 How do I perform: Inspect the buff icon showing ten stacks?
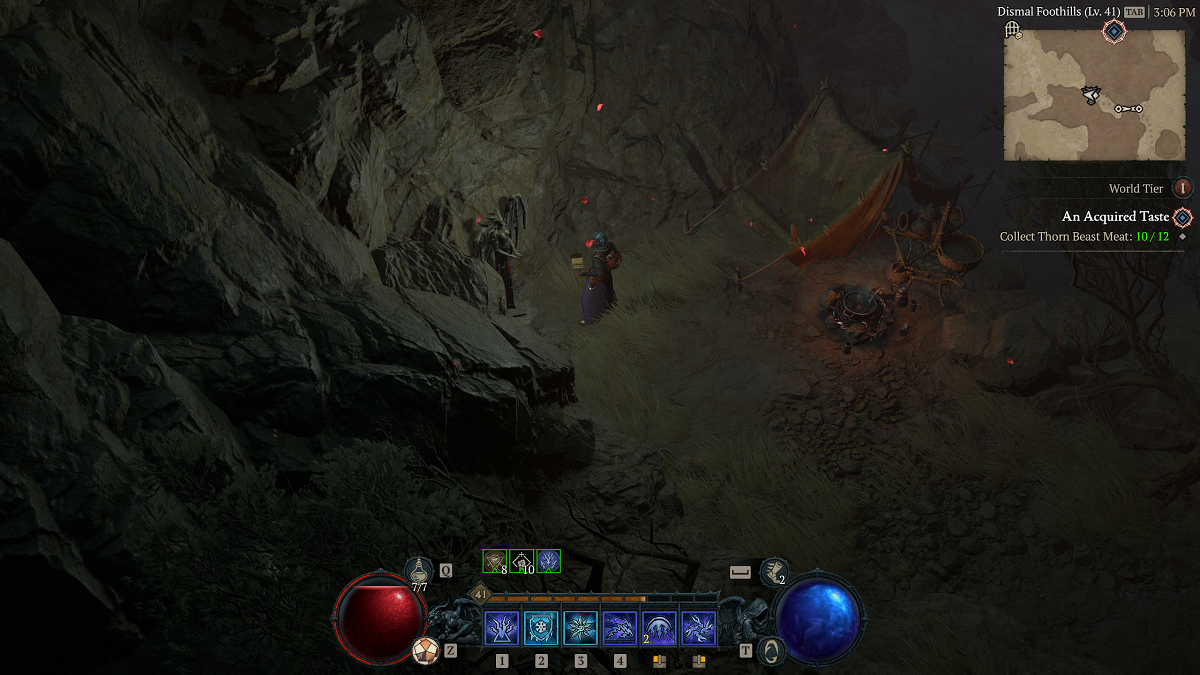522,561
